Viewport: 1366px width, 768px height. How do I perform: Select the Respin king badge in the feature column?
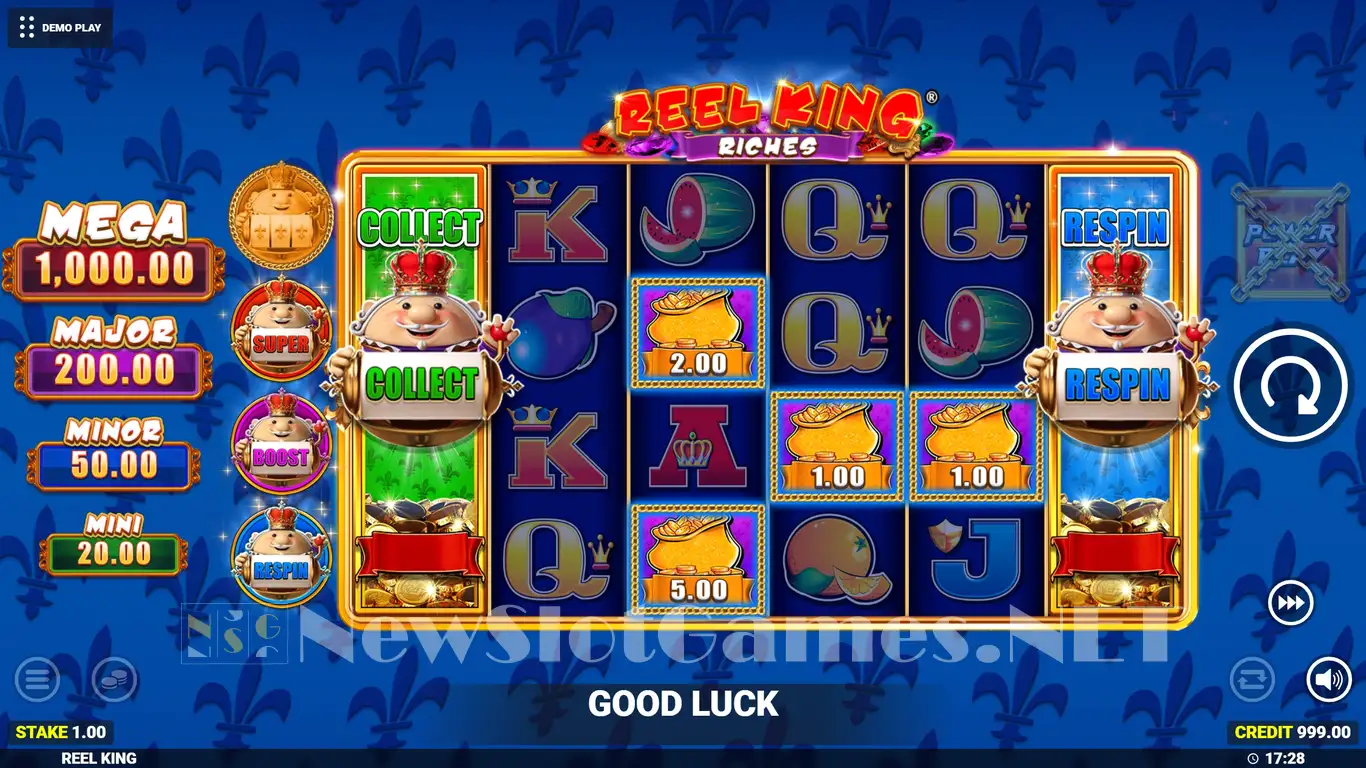281,555
